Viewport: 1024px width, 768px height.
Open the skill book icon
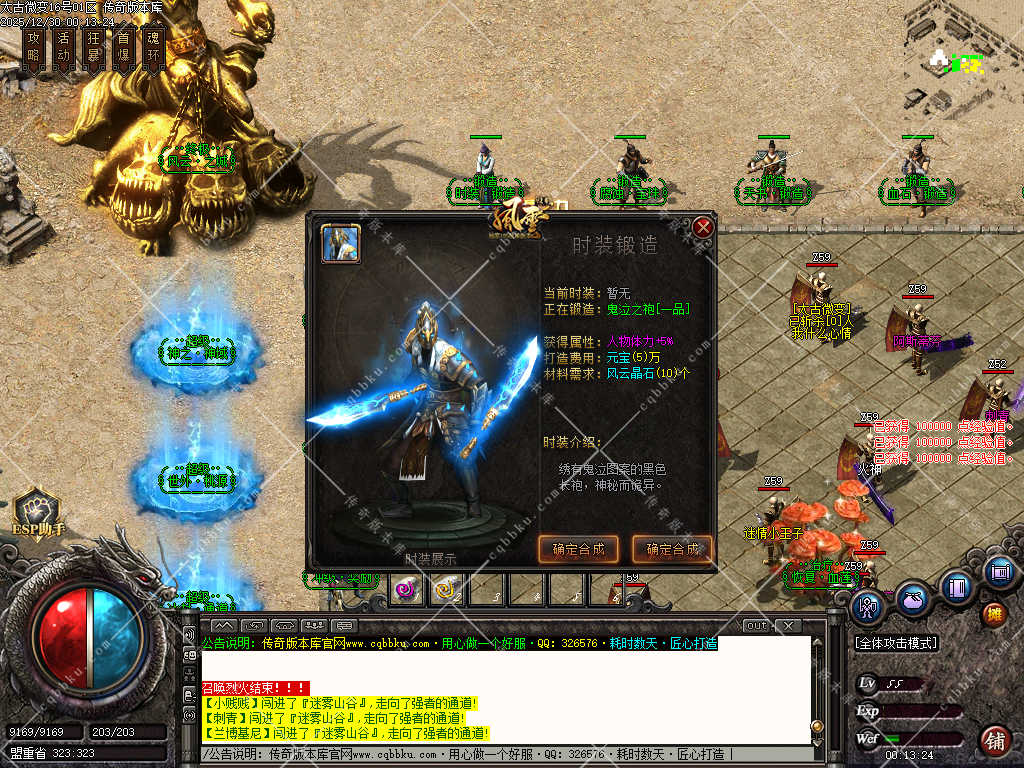click(957, 586)
